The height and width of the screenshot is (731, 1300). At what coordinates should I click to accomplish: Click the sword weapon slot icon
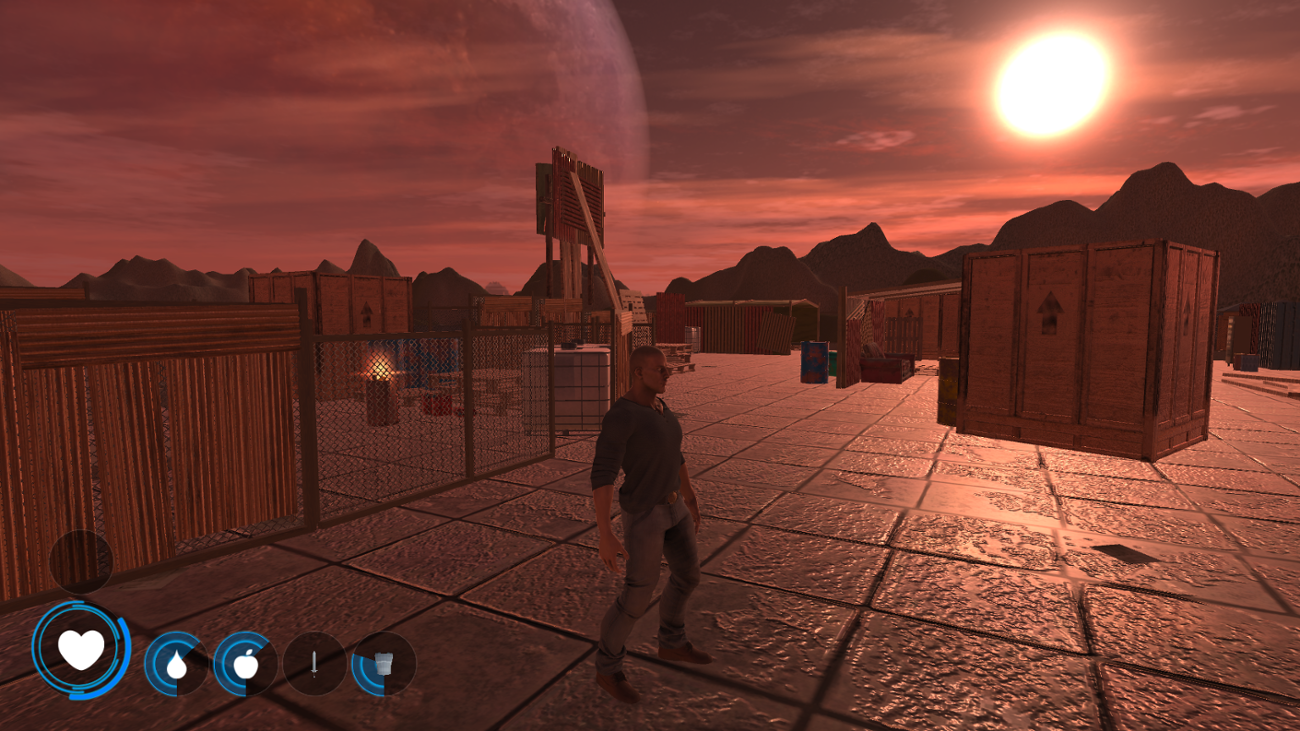(312, 666)
